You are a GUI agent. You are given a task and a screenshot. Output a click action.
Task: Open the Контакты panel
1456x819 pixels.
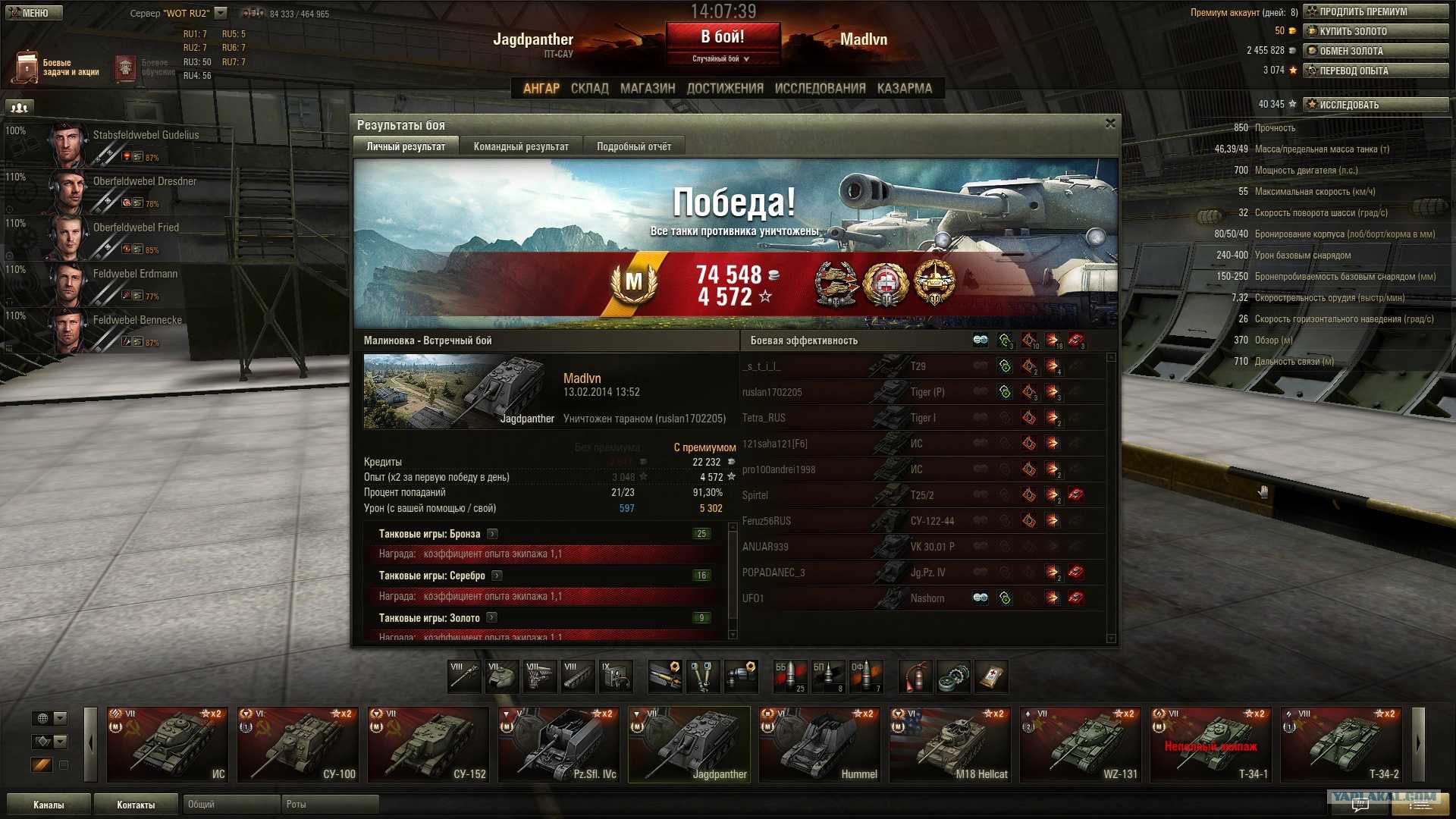(x=136, y=805)
